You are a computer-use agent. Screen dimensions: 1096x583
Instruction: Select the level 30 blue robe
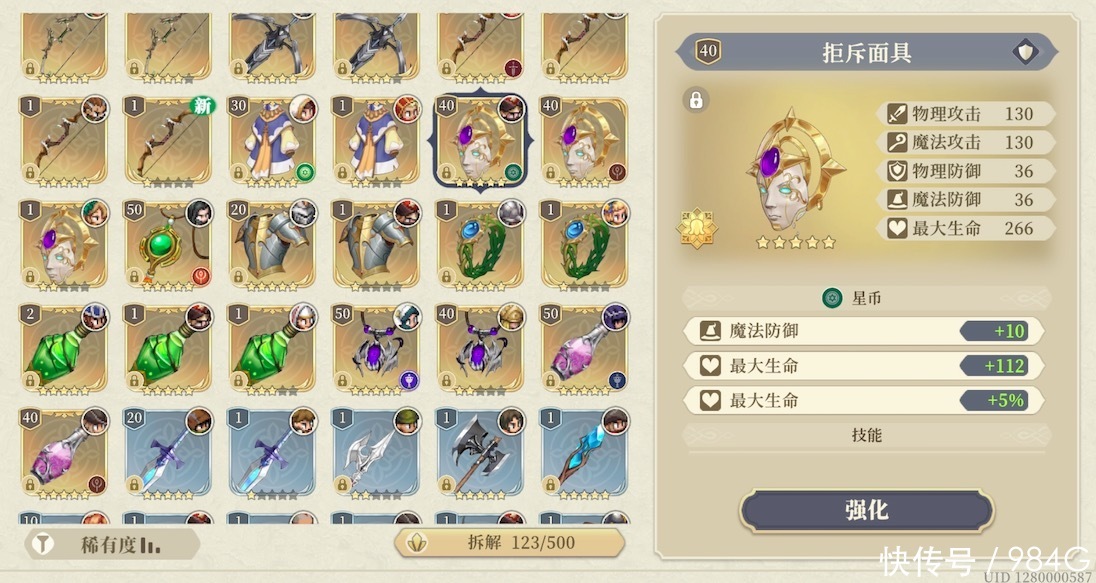pyautogui.click(x=273, y=138)
